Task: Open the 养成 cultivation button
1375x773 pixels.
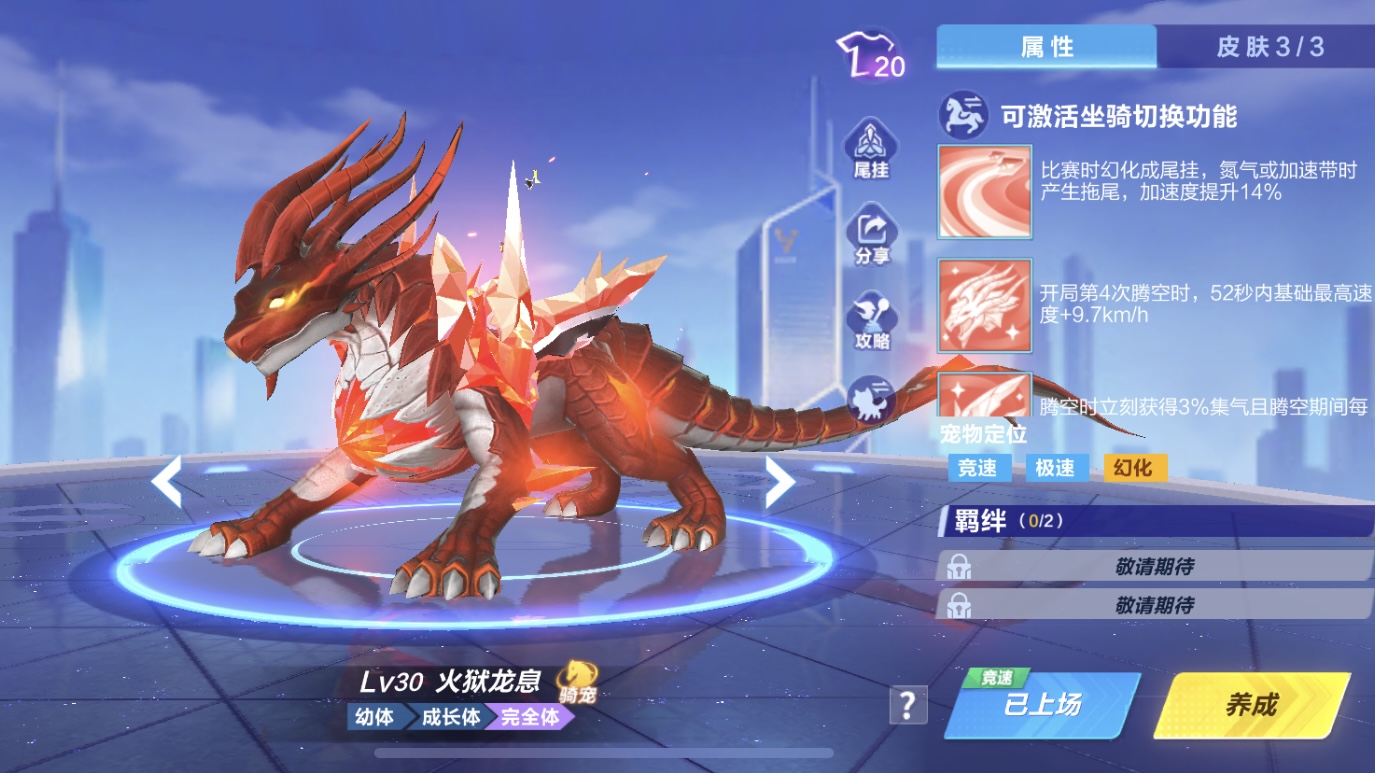Action: click(1252, 705)
